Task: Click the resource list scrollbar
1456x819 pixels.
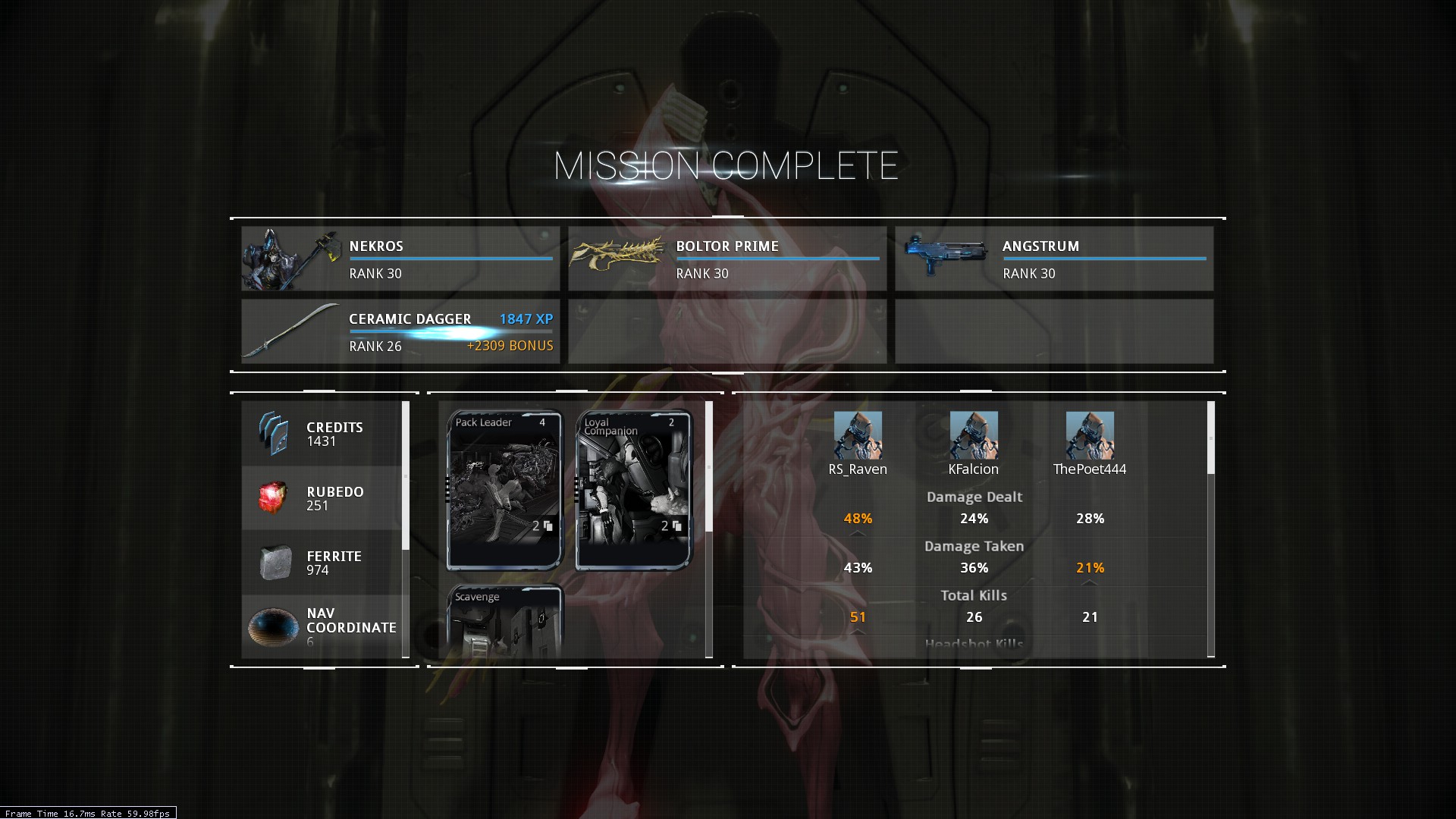Action: point(406,475)
